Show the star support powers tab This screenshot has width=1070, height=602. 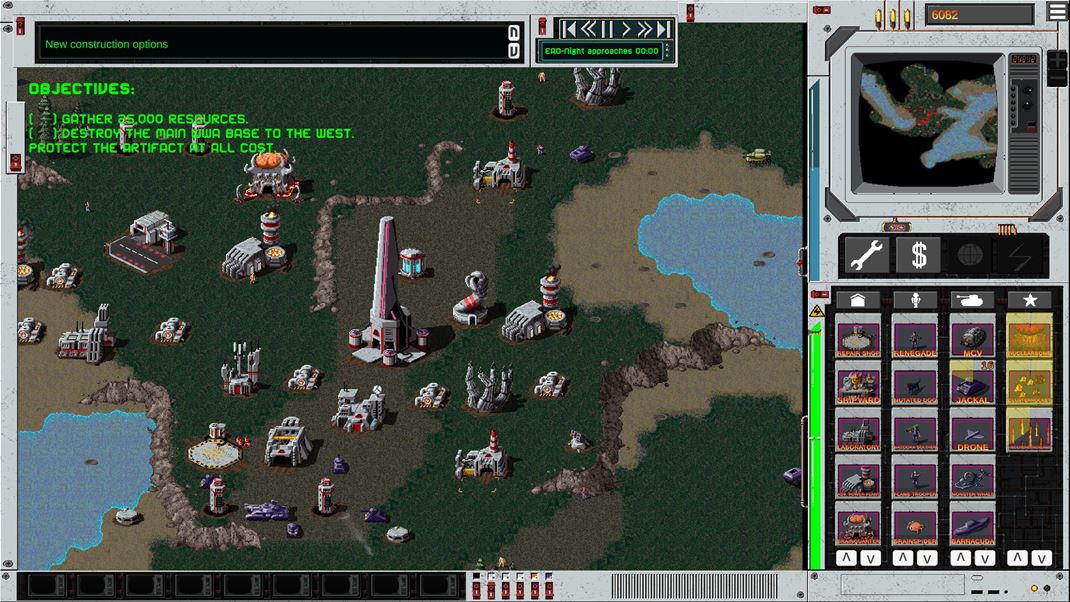[1029, 300]
